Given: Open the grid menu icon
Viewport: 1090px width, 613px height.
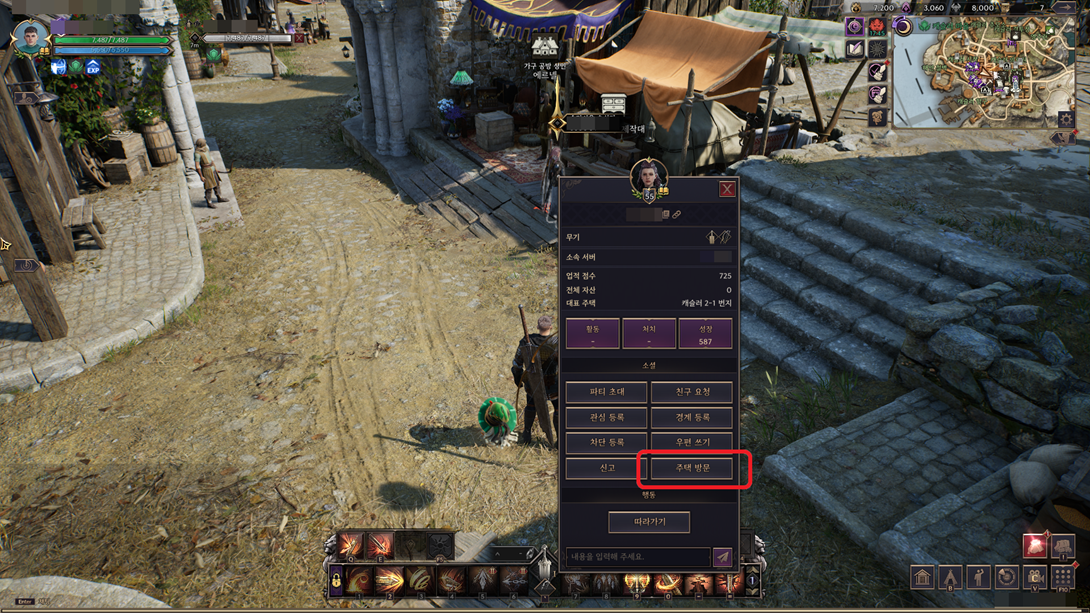Looking at the screenshot, I should tap(1062, 578).
